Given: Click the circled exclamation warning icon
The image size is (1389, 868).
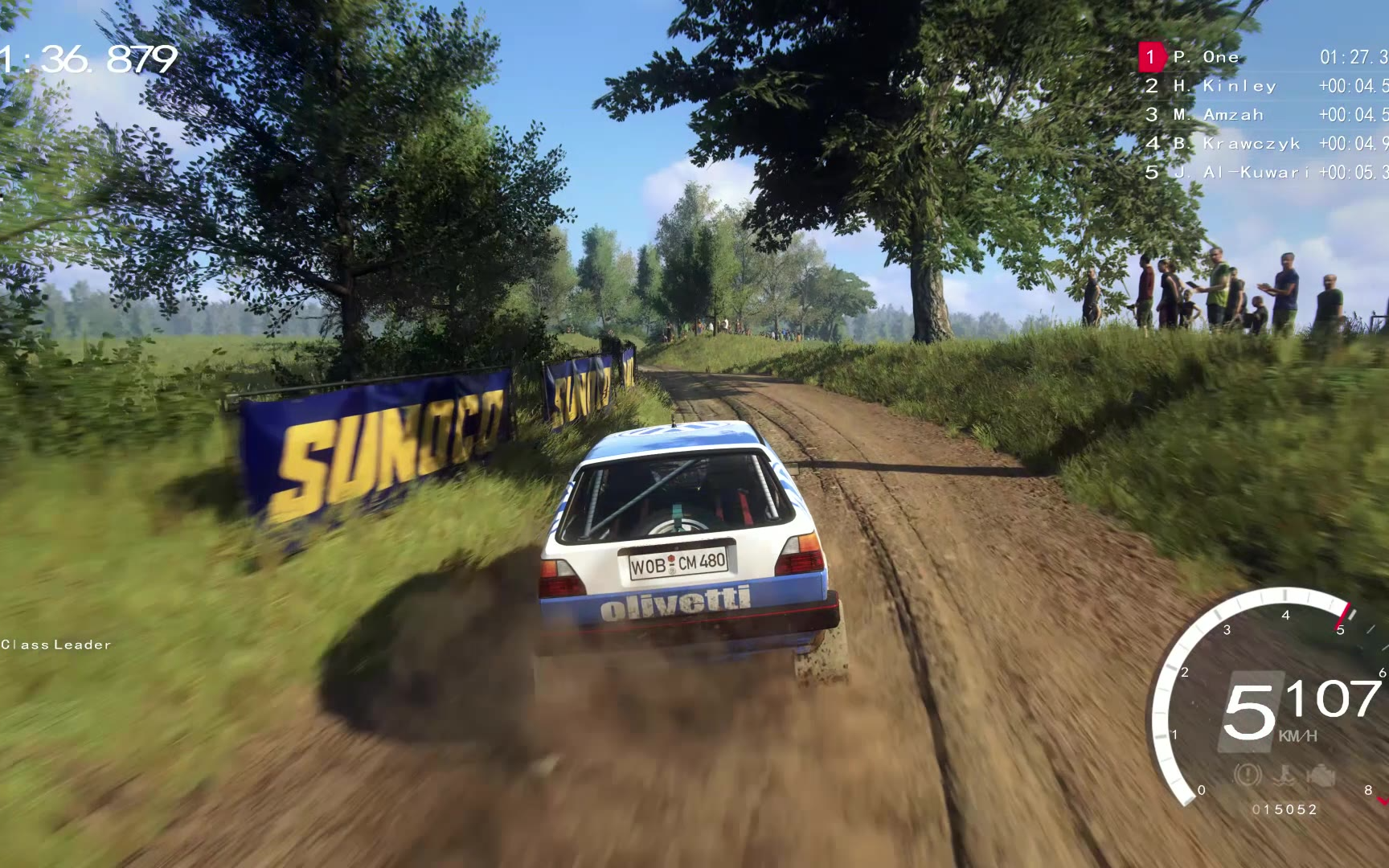Looking at the screenshot, I should [x=1248, y=776].
